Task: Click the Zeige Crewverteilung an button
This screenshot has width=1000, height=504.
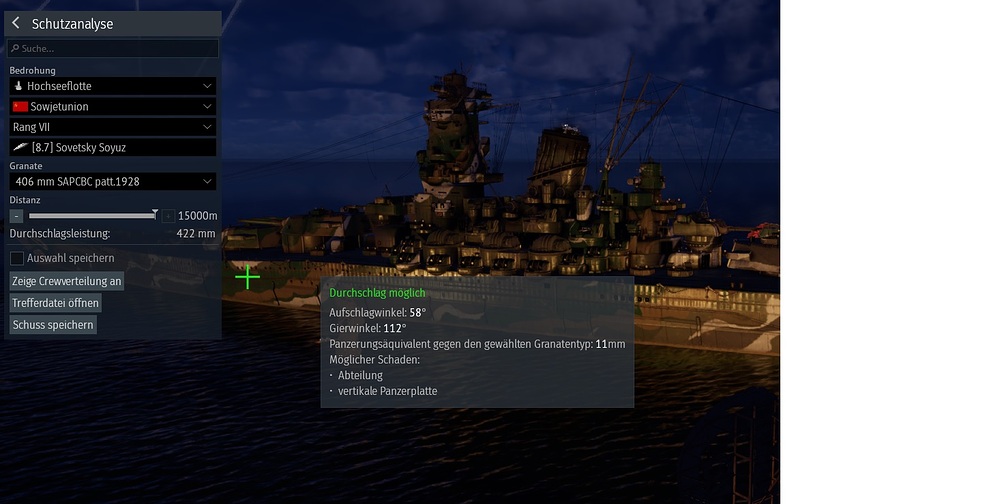Action: click(67, 281)
